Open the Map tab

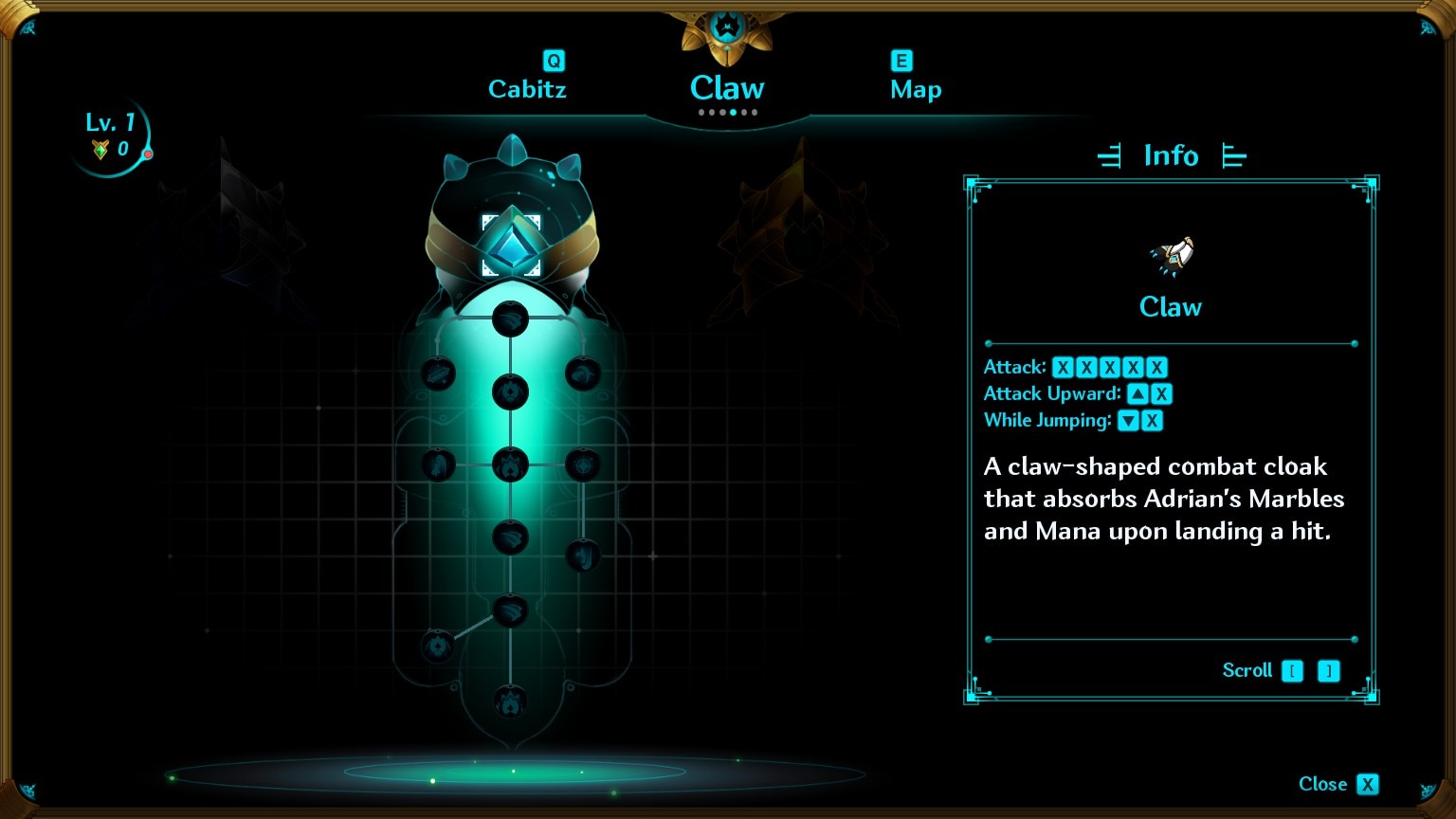point(916,89)
